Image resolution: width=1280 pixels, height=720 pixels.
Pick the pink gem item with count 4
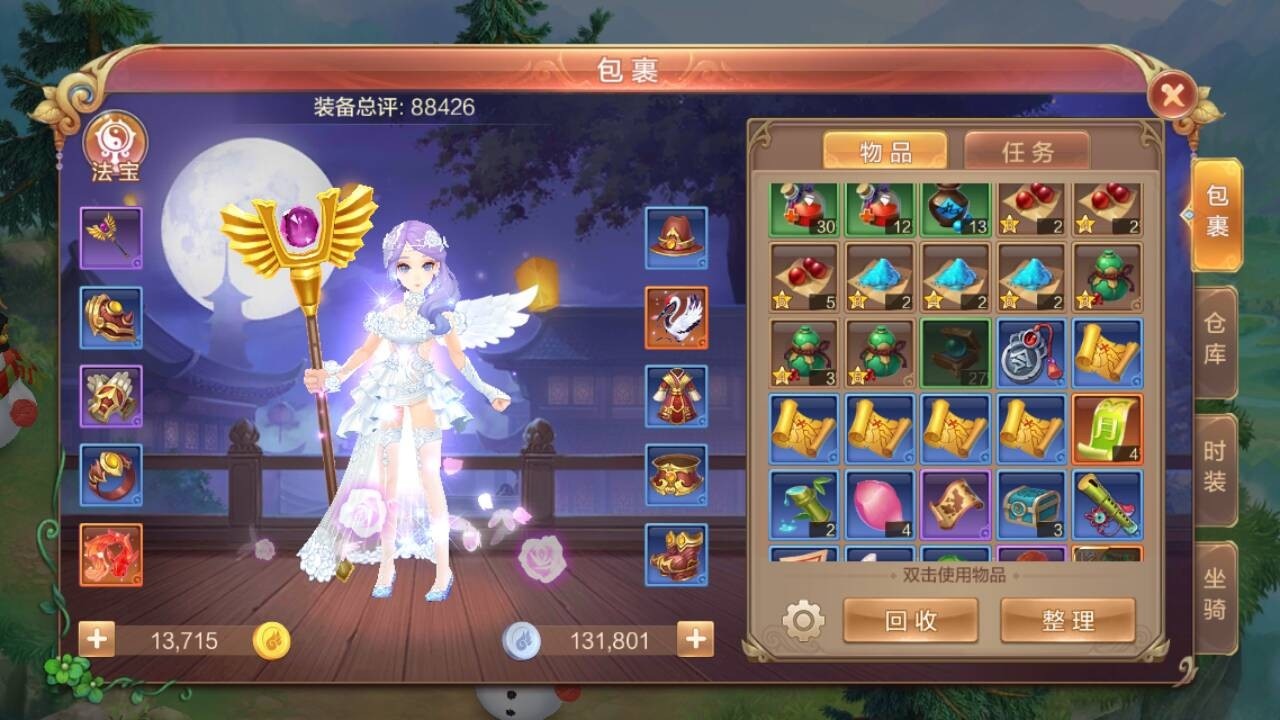[x=880, y=505]
